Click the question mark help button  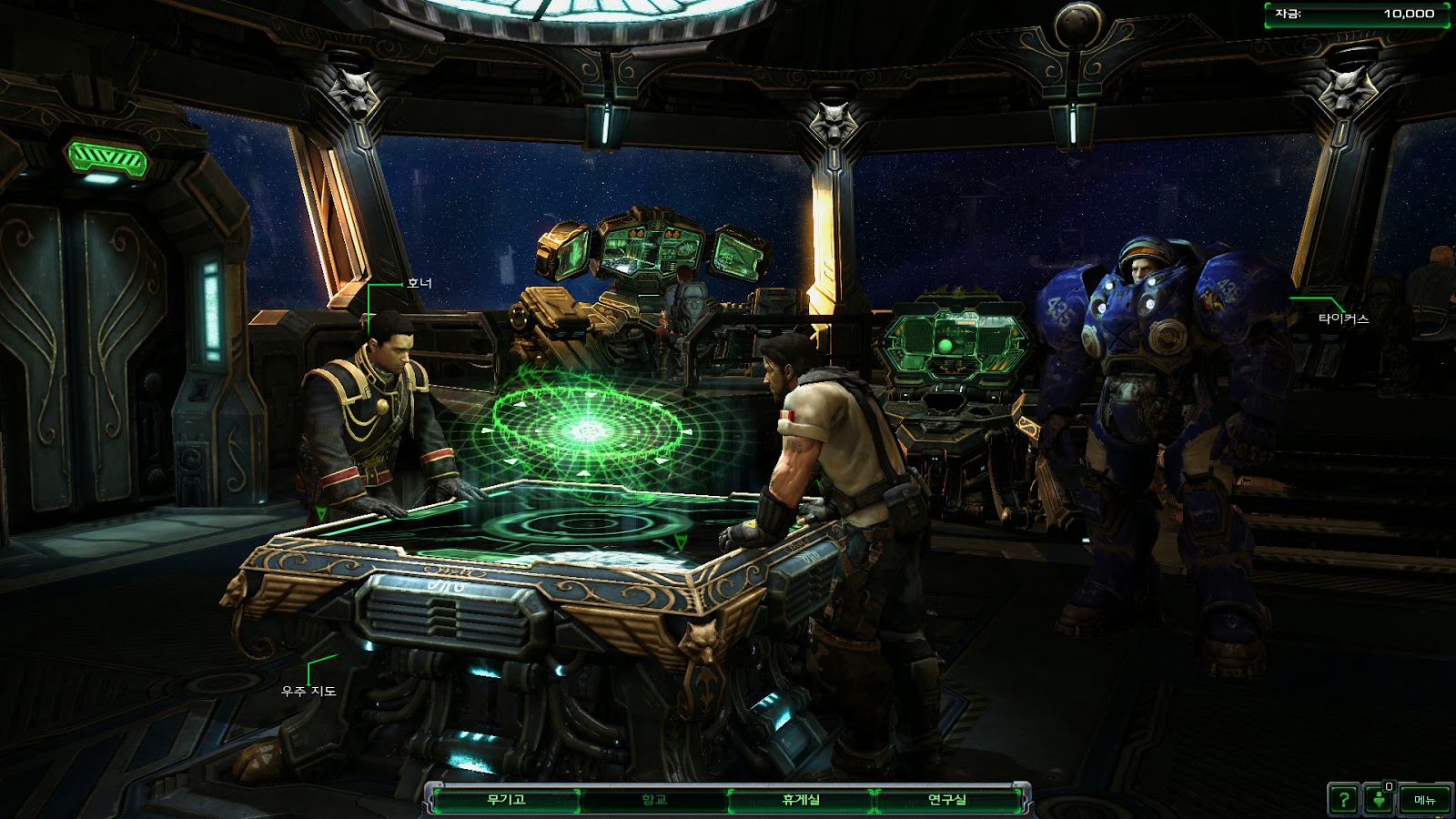click(x=1343, y=800)
